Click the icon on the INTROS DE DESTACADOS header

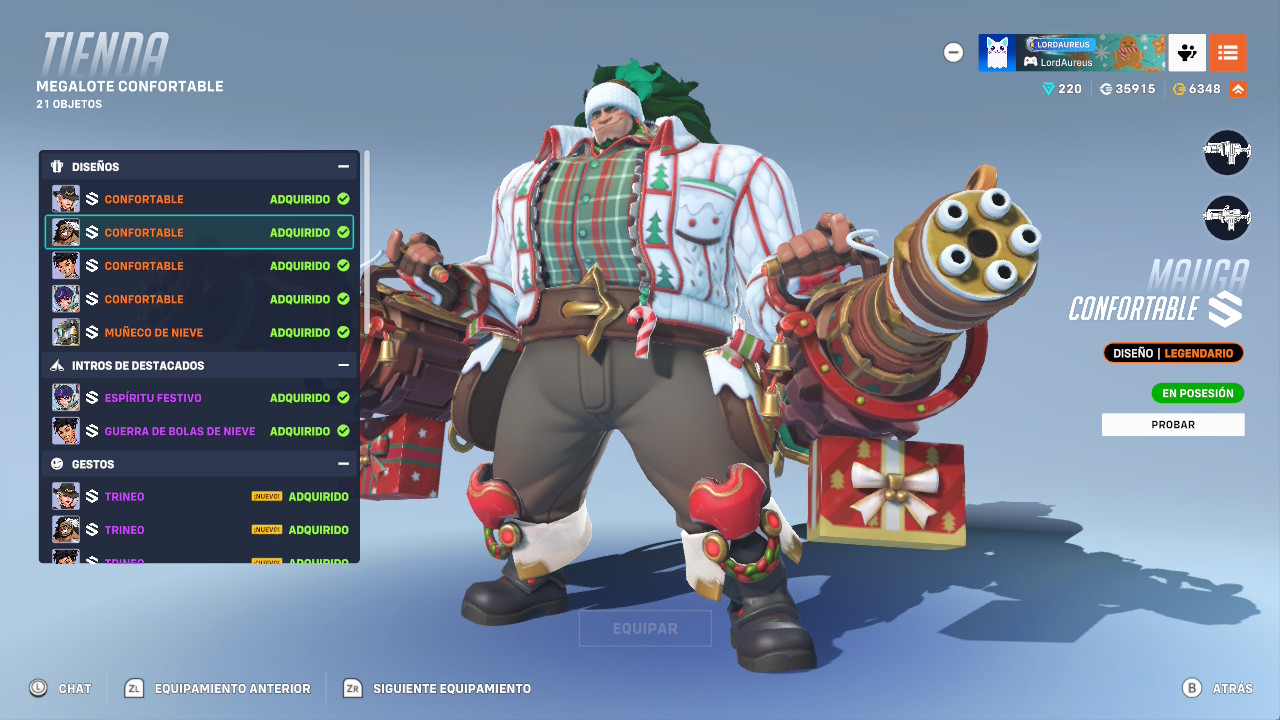[x=58, y=365]
